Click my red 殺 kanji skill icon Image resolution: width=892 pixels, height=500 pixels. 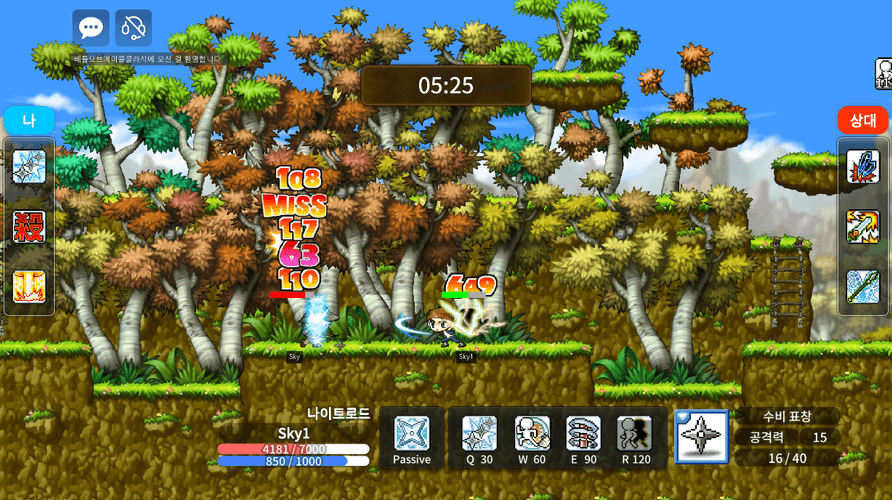pyautogui.click(x=29, y=227)
